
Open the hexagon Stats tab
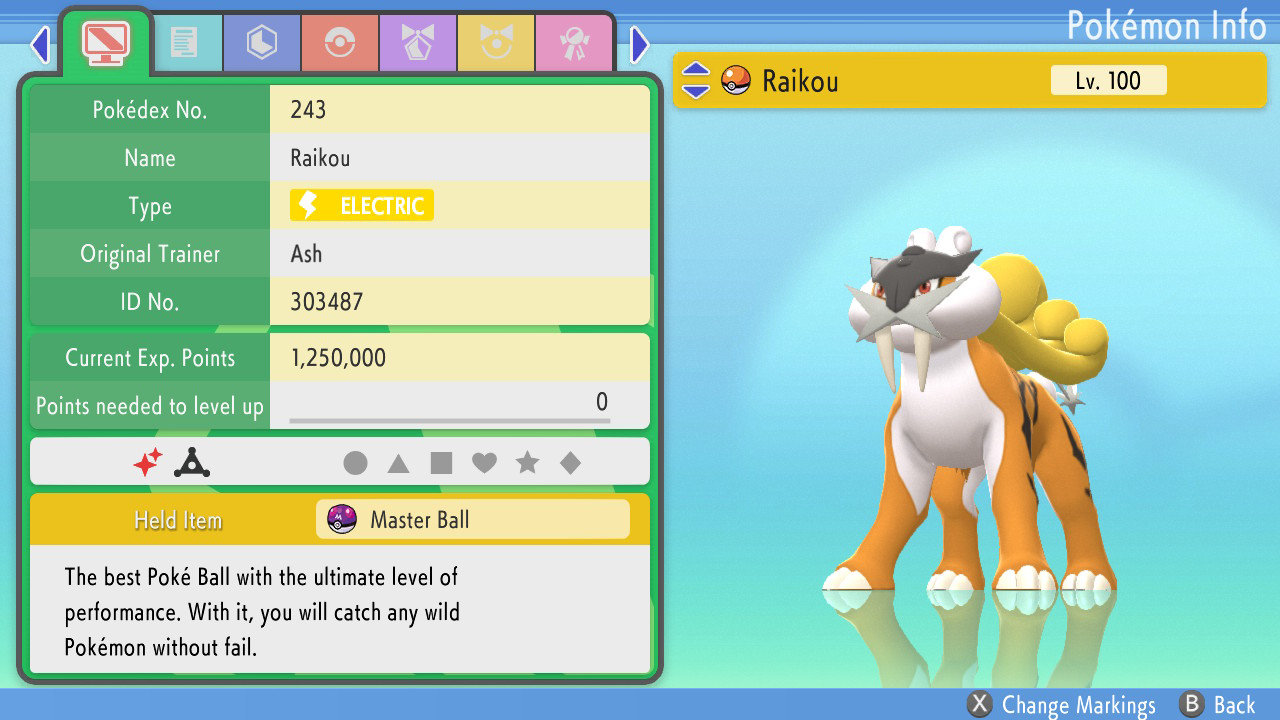tap(261, 43)
